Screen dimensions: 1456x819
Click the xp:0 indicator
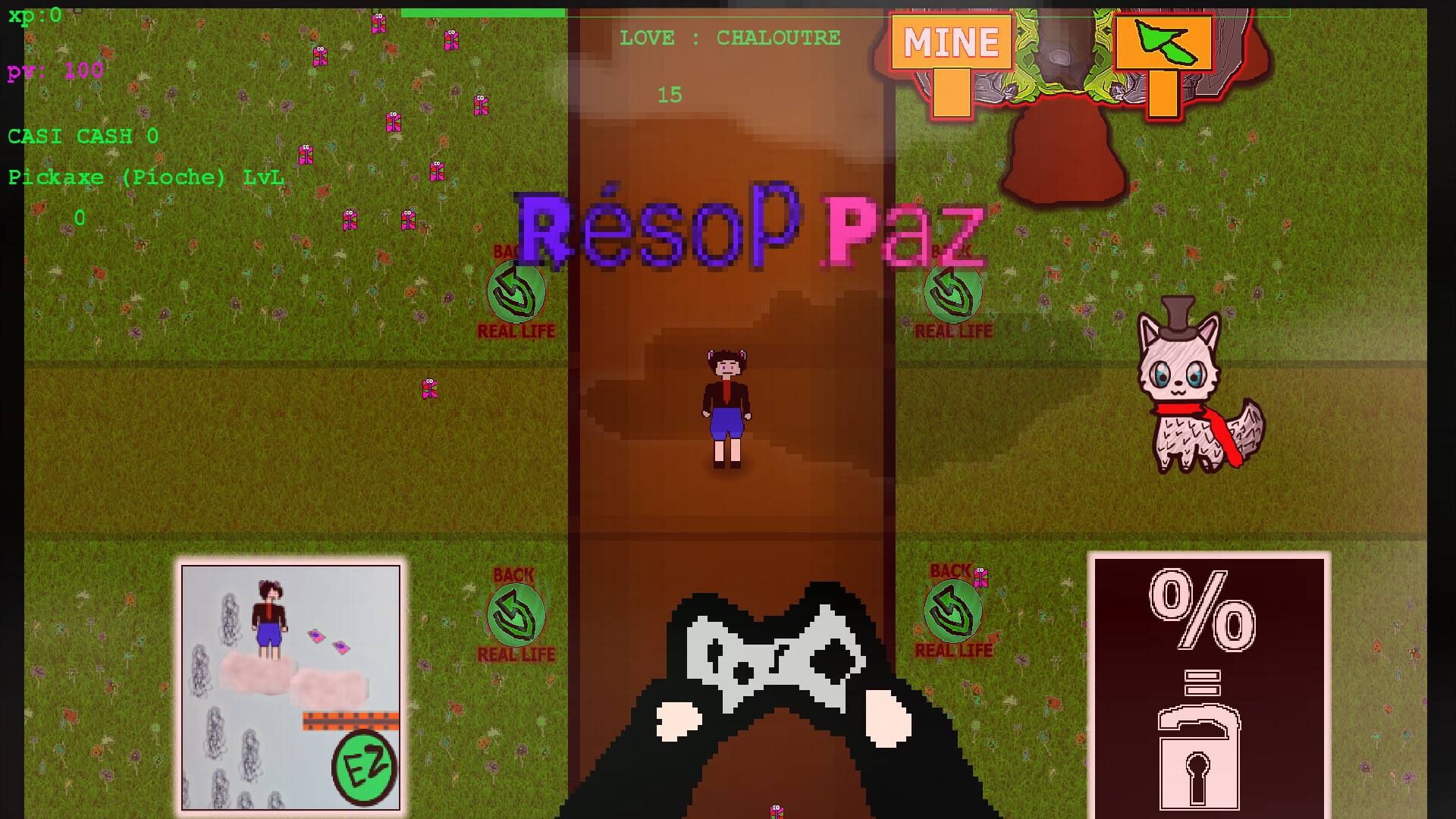[34, 15]
